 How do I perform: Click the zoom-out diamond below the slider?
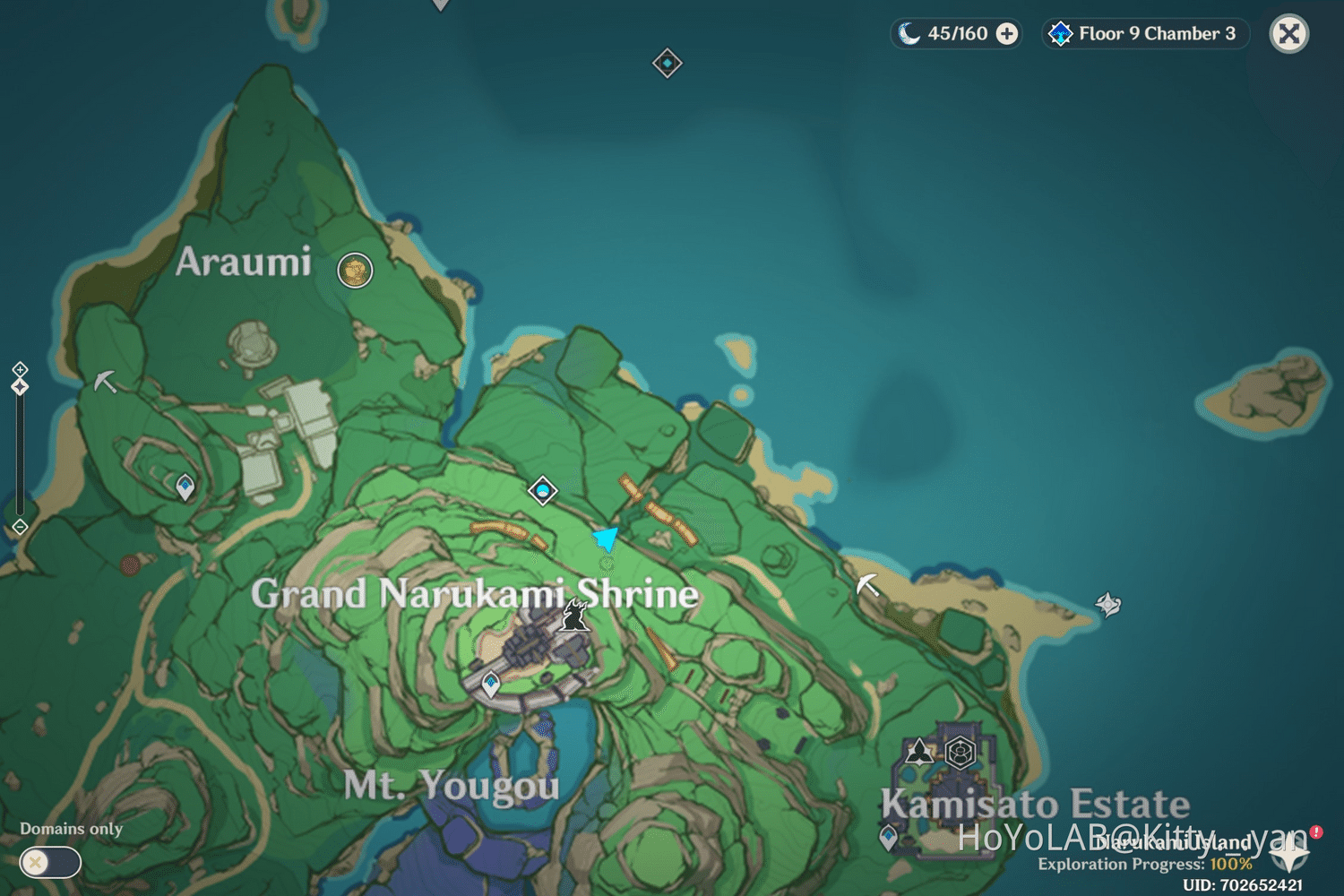tap(20, 528)
